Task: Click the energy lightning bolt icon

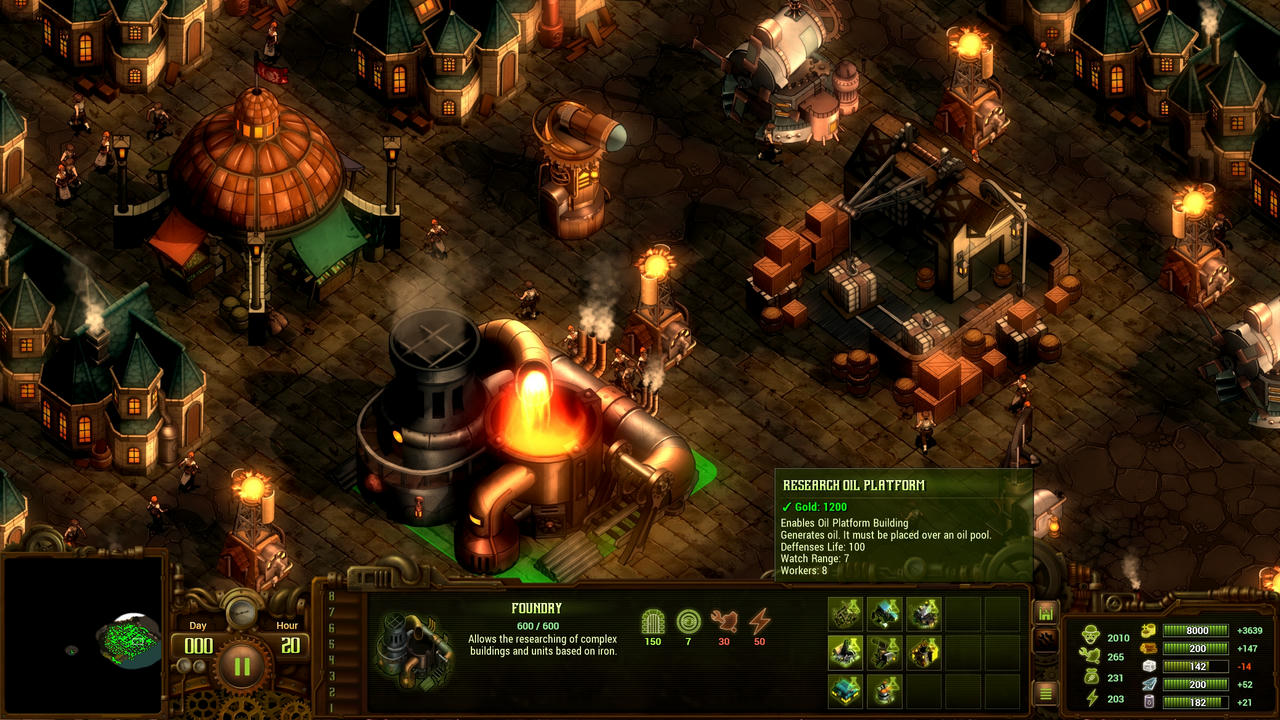Action: (x=1090, y=698)
